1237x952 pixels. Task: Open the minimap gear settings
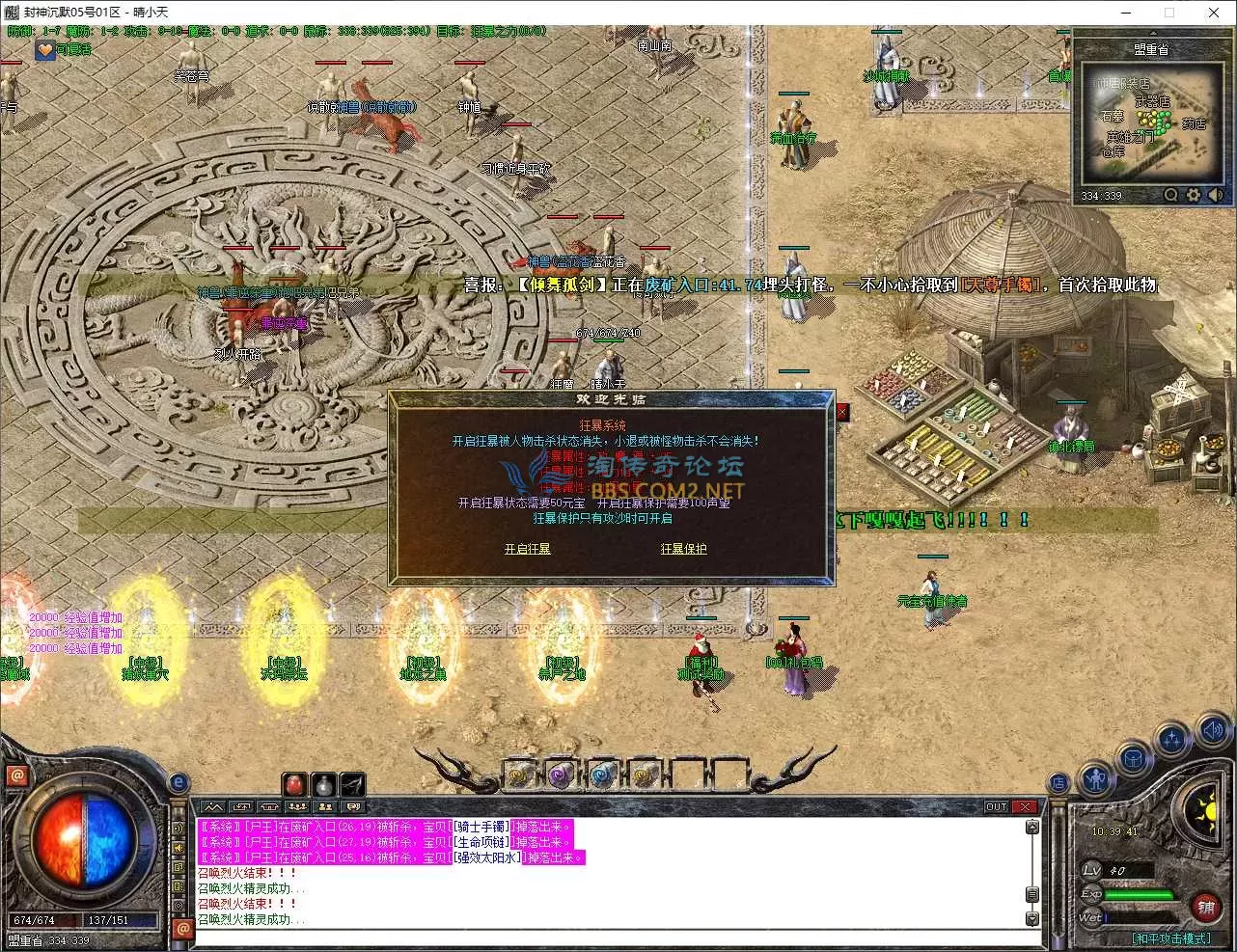point(1194,195)
